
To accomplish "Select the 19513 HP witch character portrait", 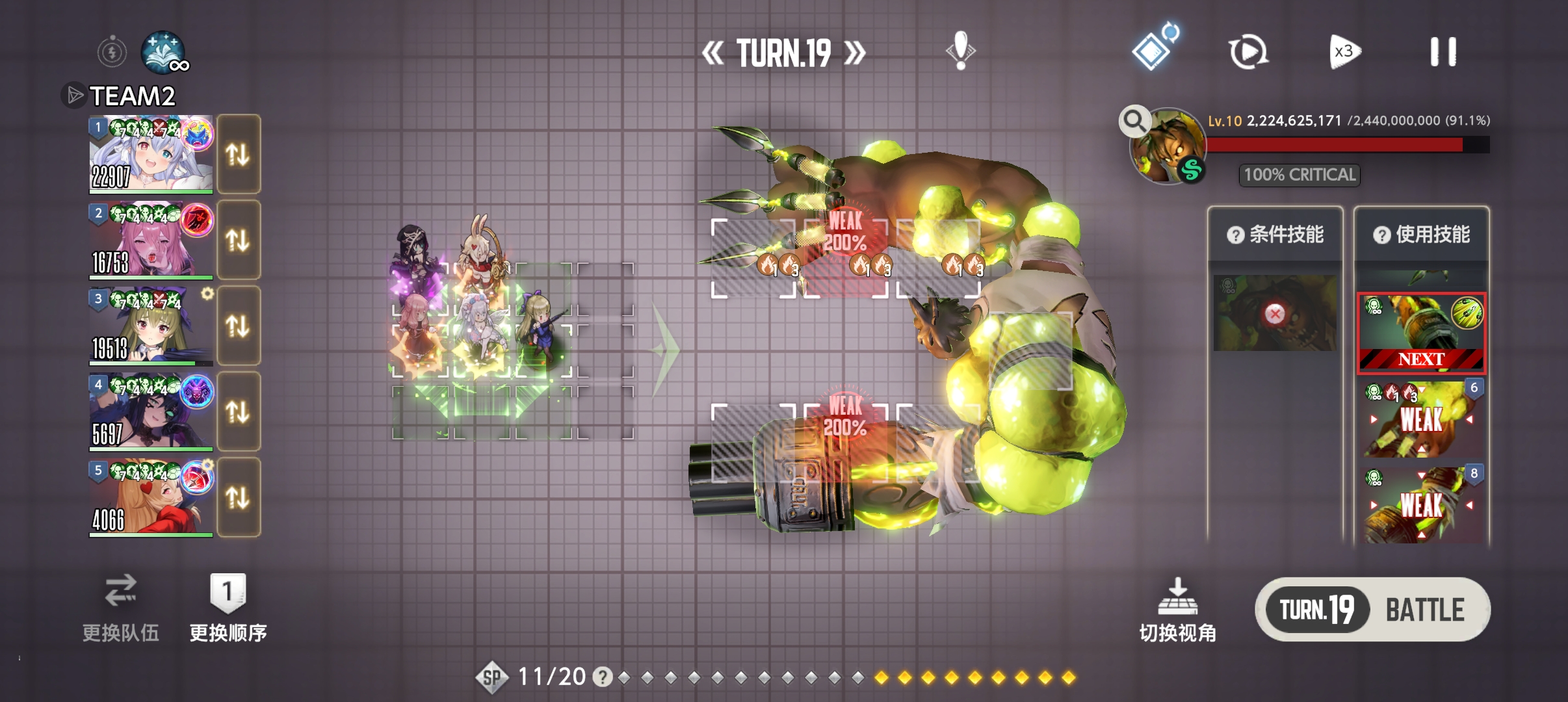I will click(151, 326).
